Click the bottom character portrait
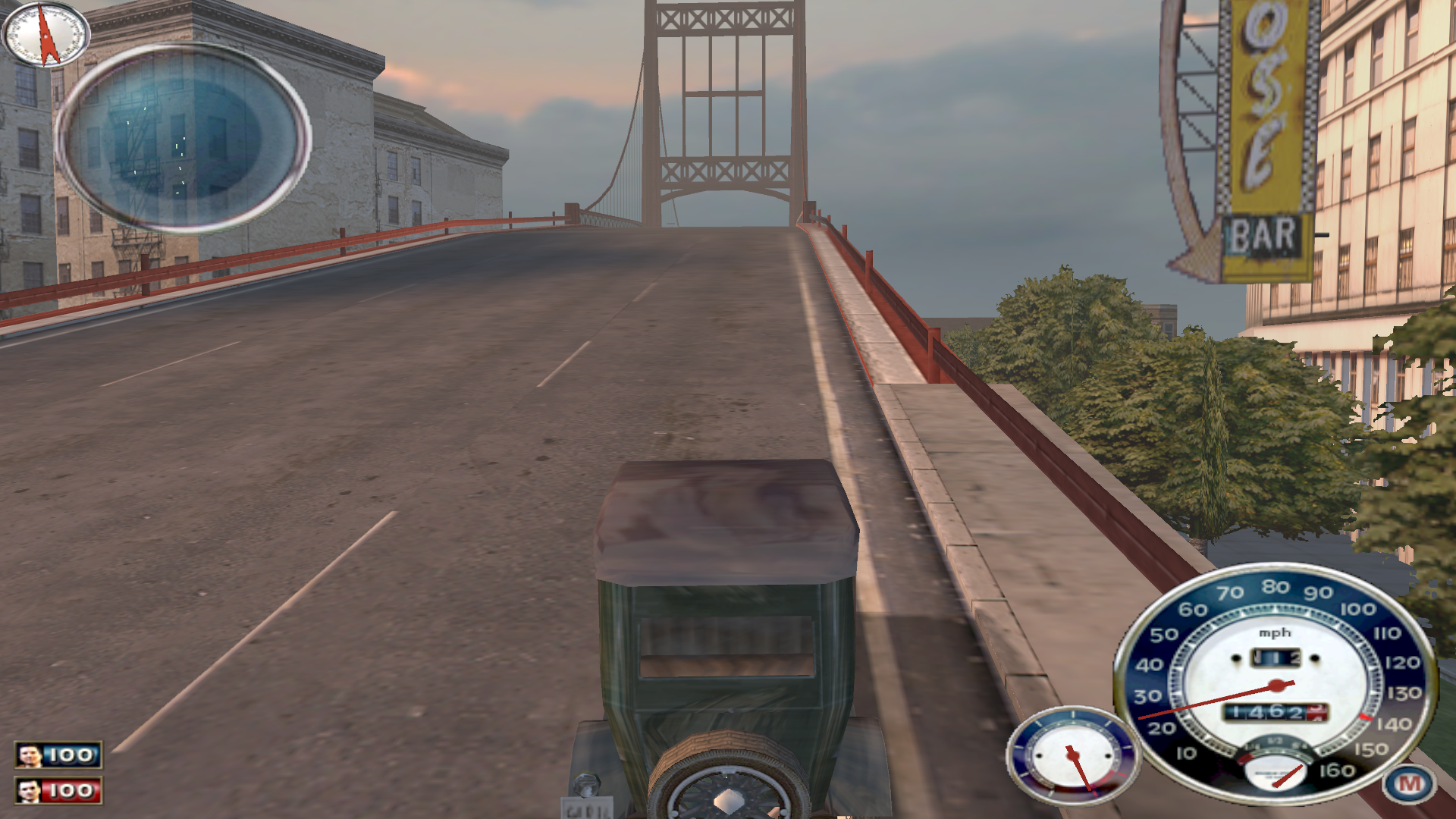This screenshot has height=819, width=1456. point(30,791)
